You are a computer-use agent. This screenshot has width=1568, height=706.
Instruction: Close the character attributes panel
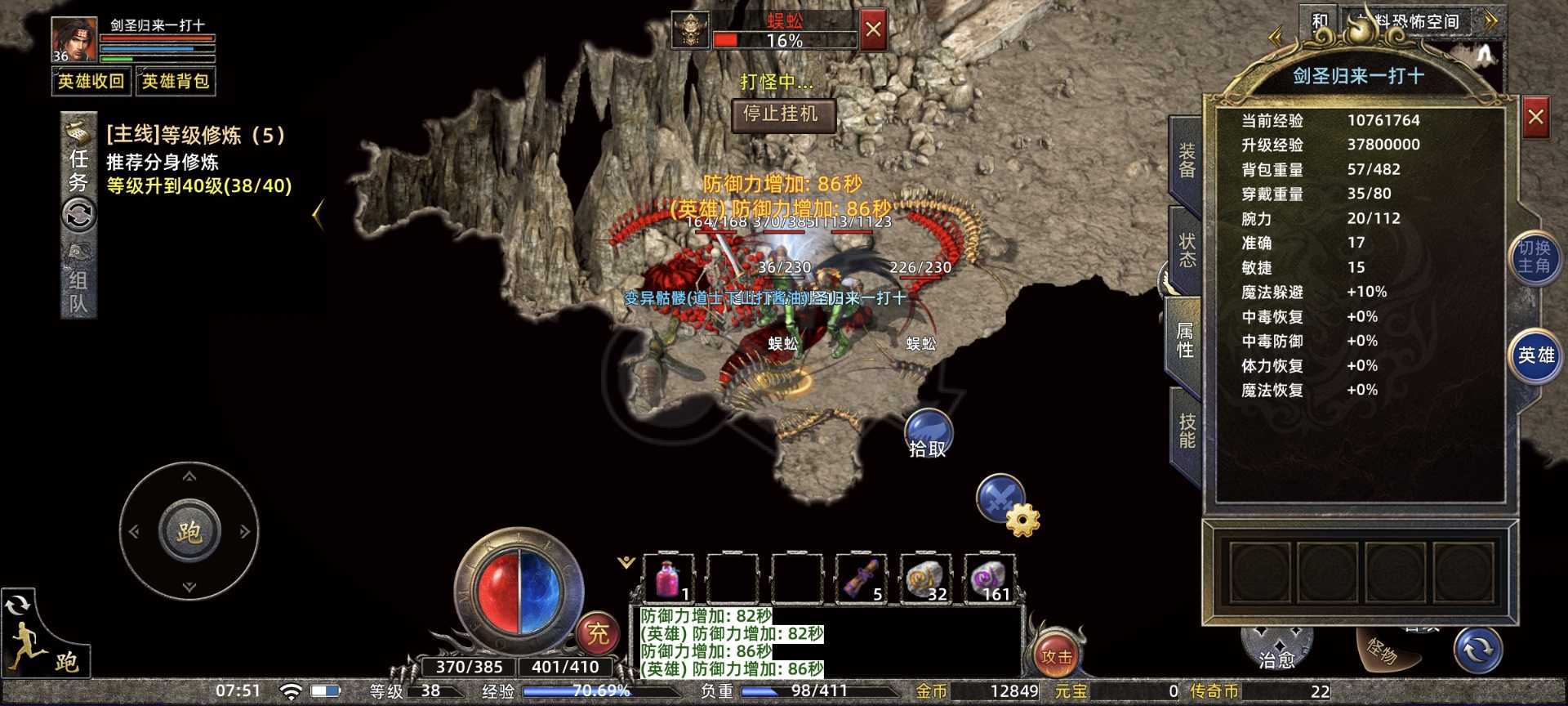tap(1535, 118)
